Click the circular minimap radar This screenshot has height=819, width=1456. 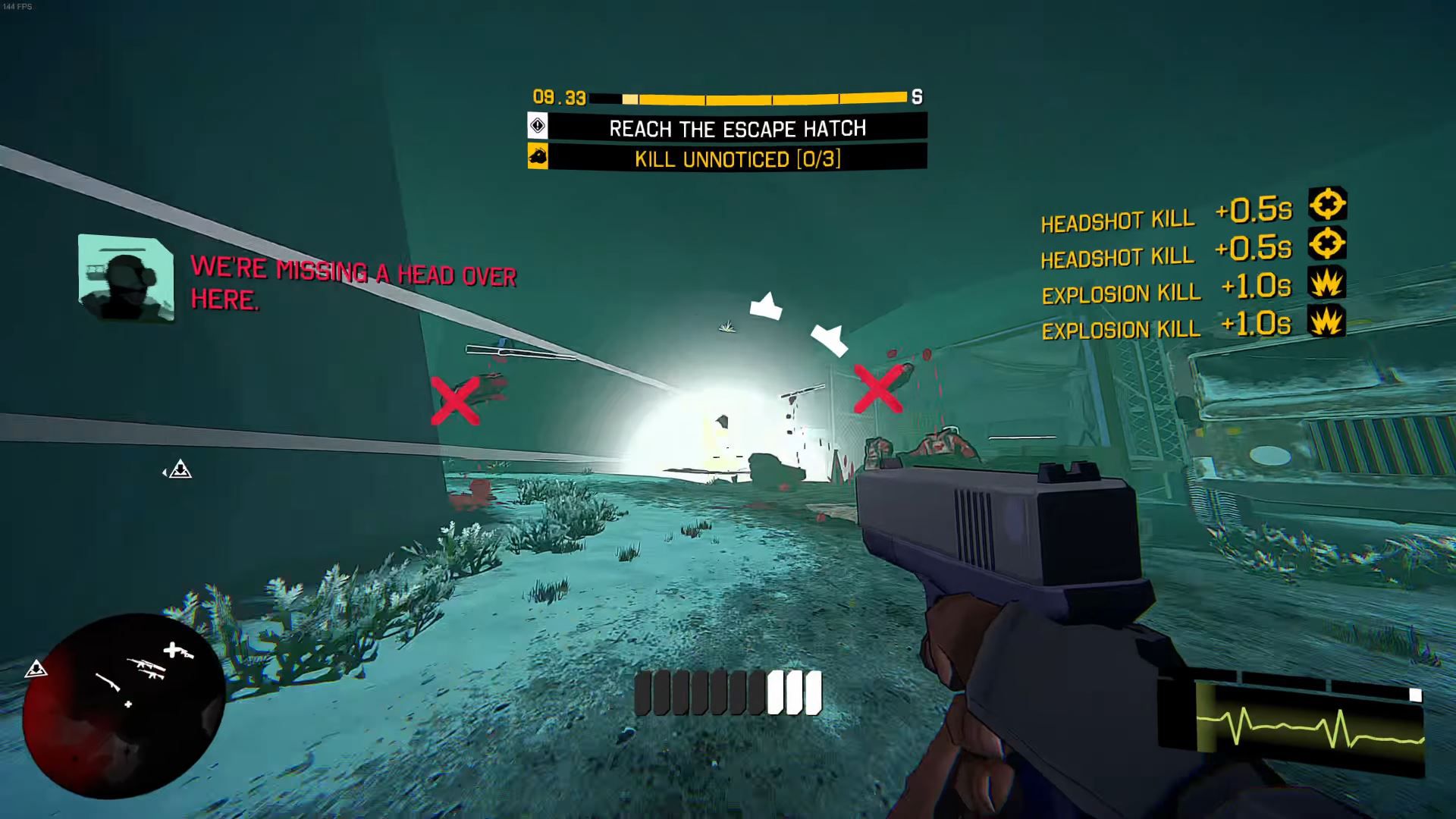[x=124, y=706]
